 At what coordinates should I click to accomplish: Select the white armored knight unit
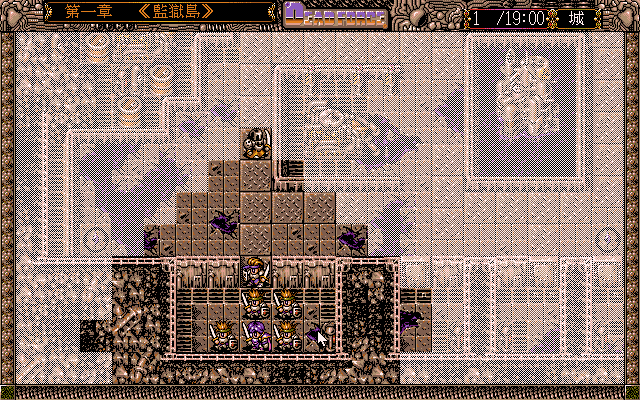coord(256,144)
